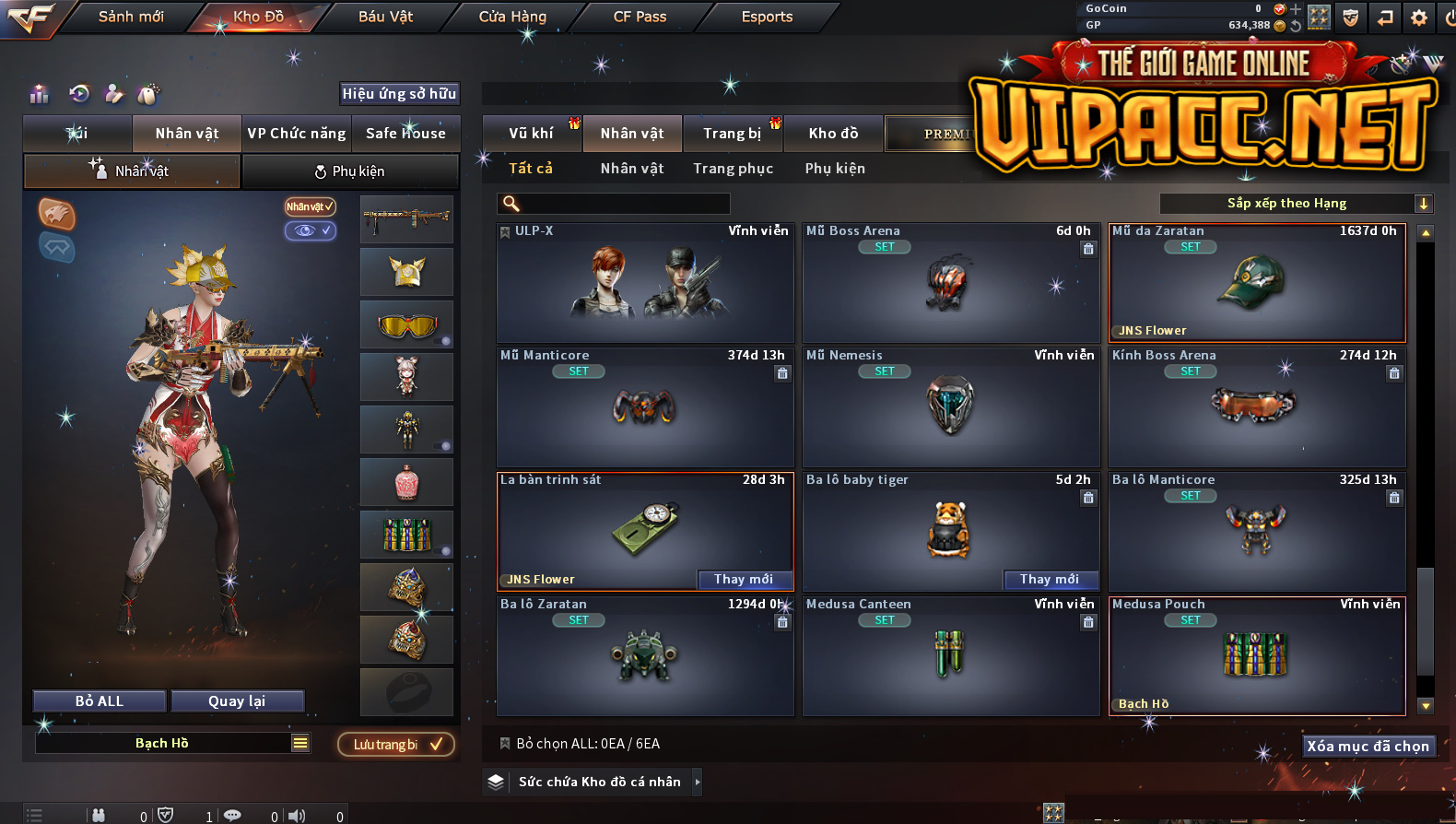Click Xóa mục đã chọn button
The height and width of the screenshot is (824, 1456).
pyautogui.click(x=1368, y=747)
